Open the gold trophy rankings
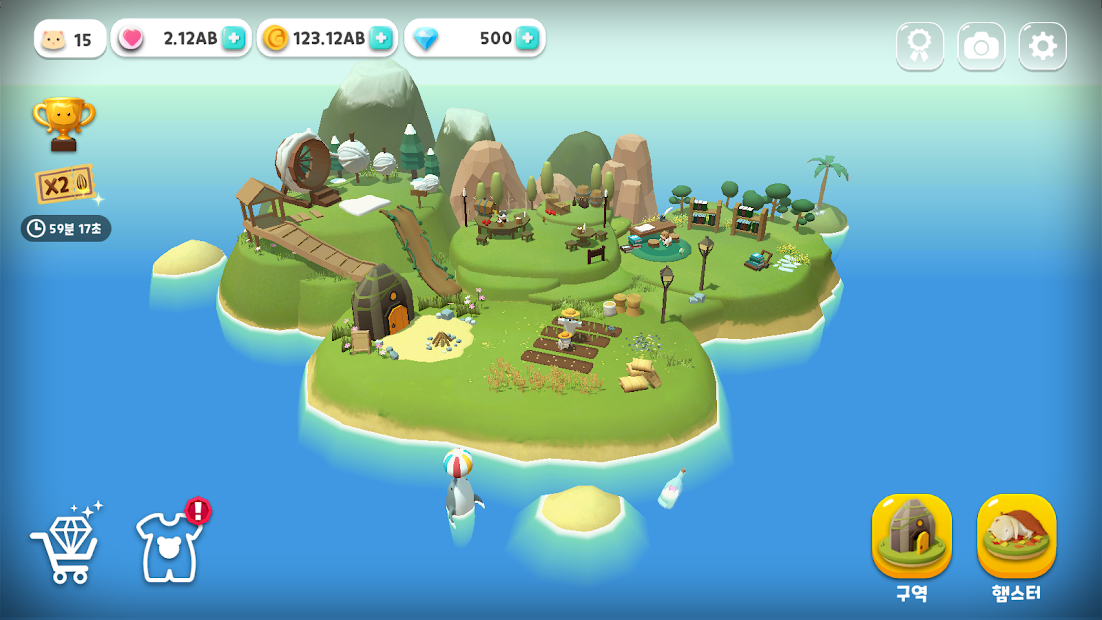Screen dimensions: 1102x620 63,123
